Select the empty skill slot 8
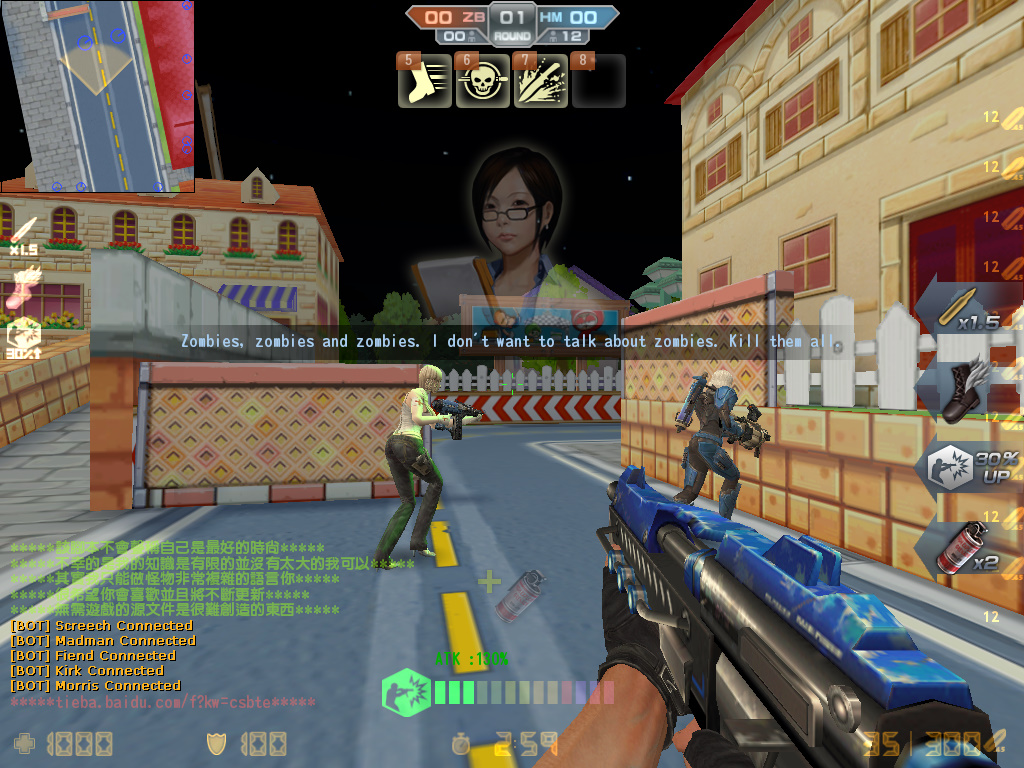The image size is (1024, 768). tap(599, 81)
